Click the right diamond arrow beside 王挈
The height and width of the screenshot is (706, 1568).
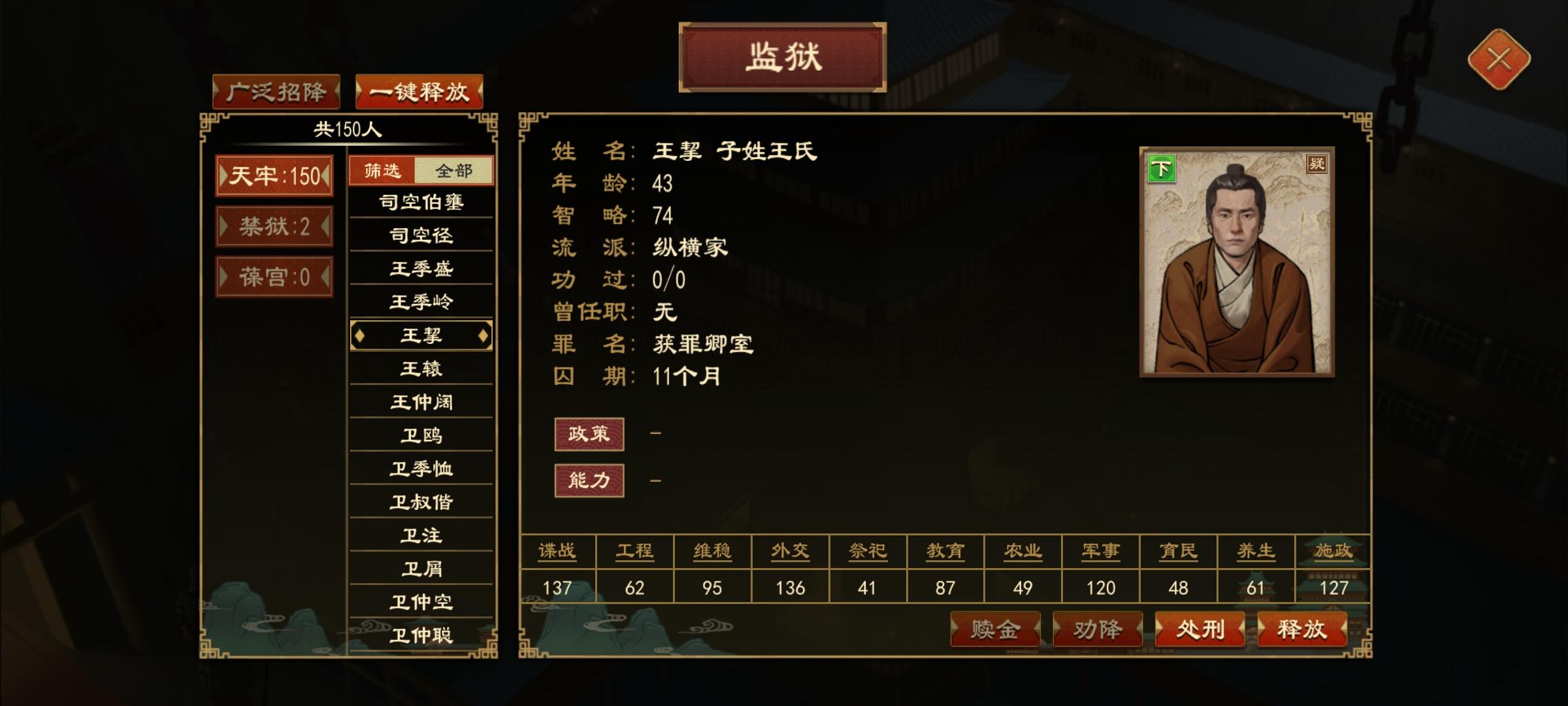483,335
